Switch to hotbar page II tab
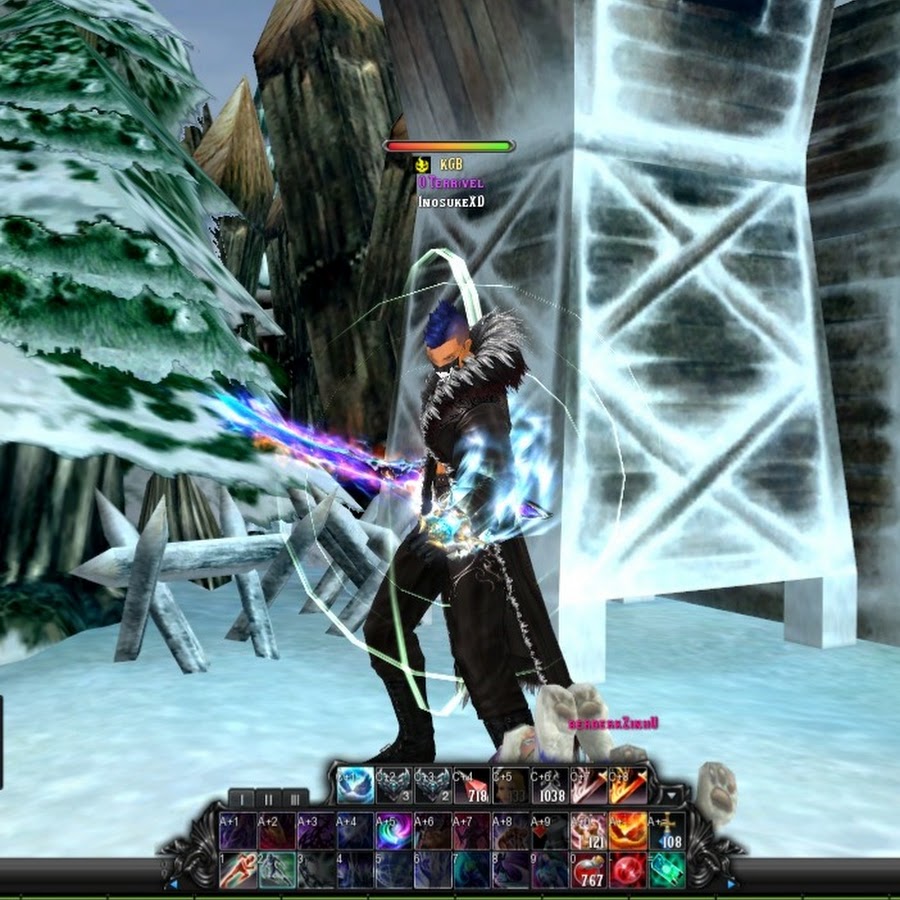 [x=268, y=798]
